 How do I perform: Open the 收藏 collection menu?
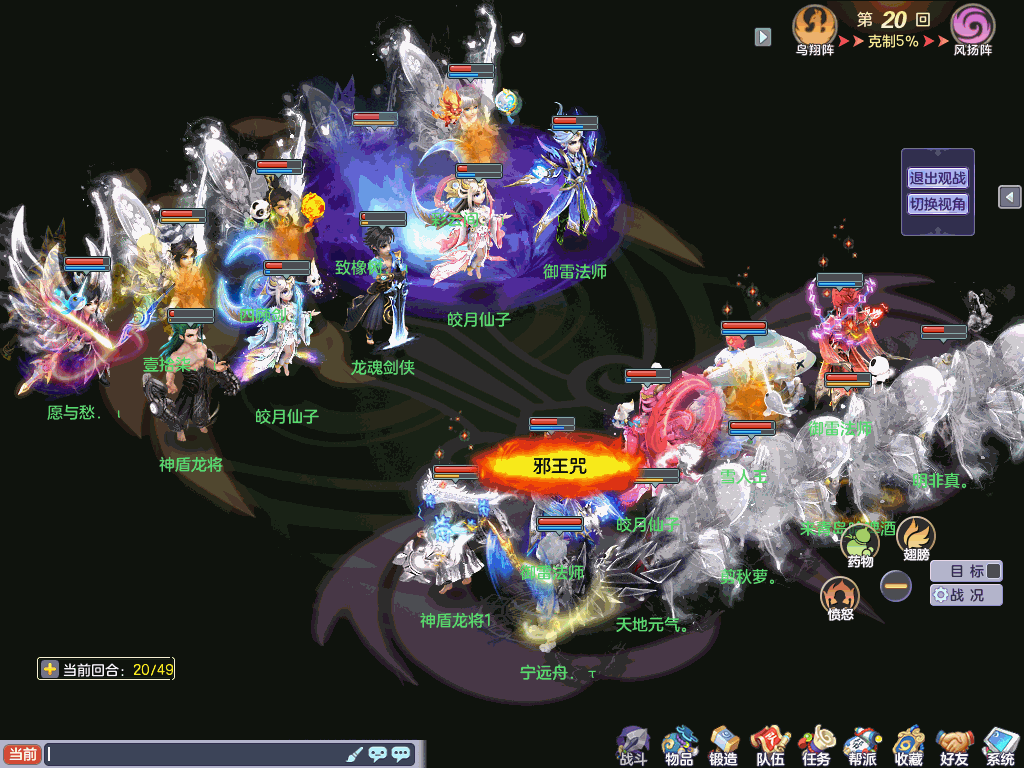tap(908, 745)
